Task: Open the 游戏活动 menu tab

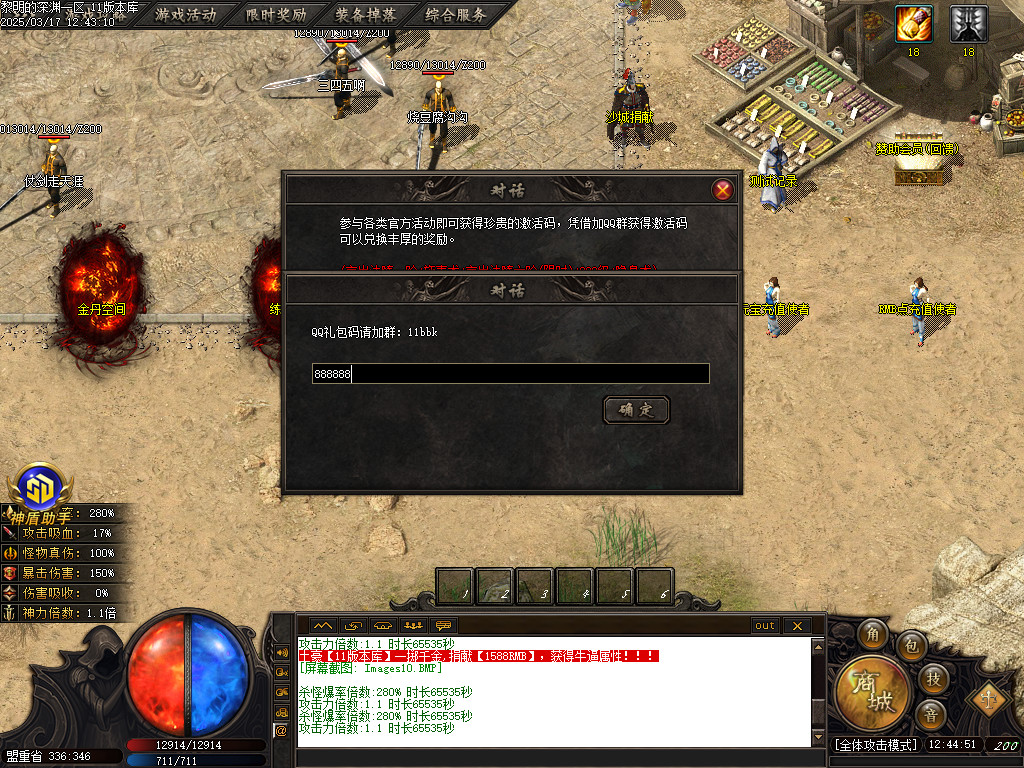Action: [185, 14]
